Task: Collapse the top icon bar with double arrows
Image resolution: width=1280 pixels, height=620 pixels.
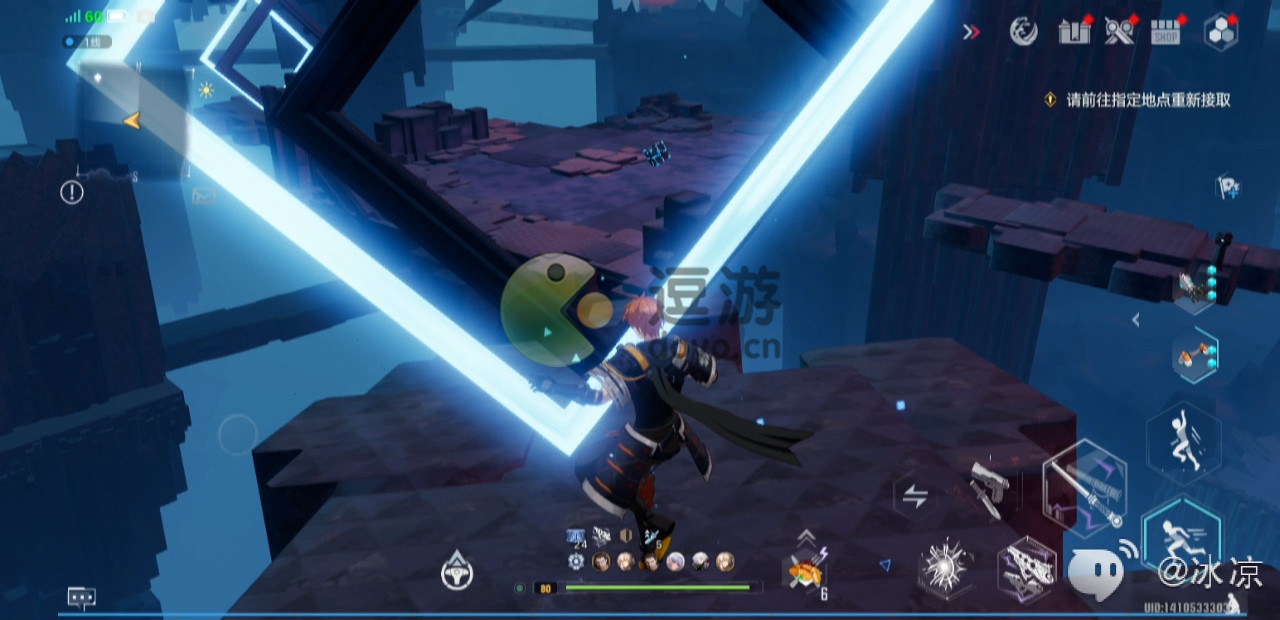Action: point(971,32)
